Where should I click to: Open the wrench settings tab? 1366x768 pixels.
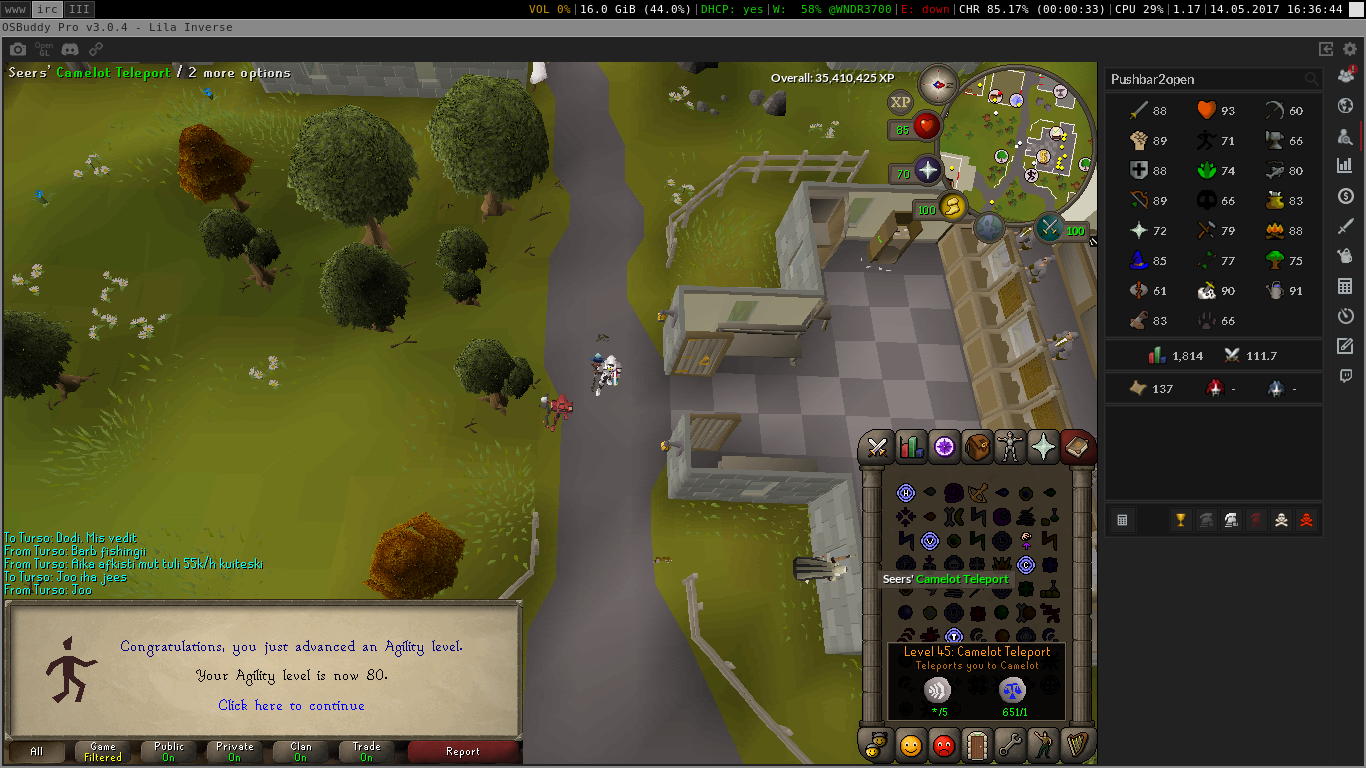click(1010, 745)
